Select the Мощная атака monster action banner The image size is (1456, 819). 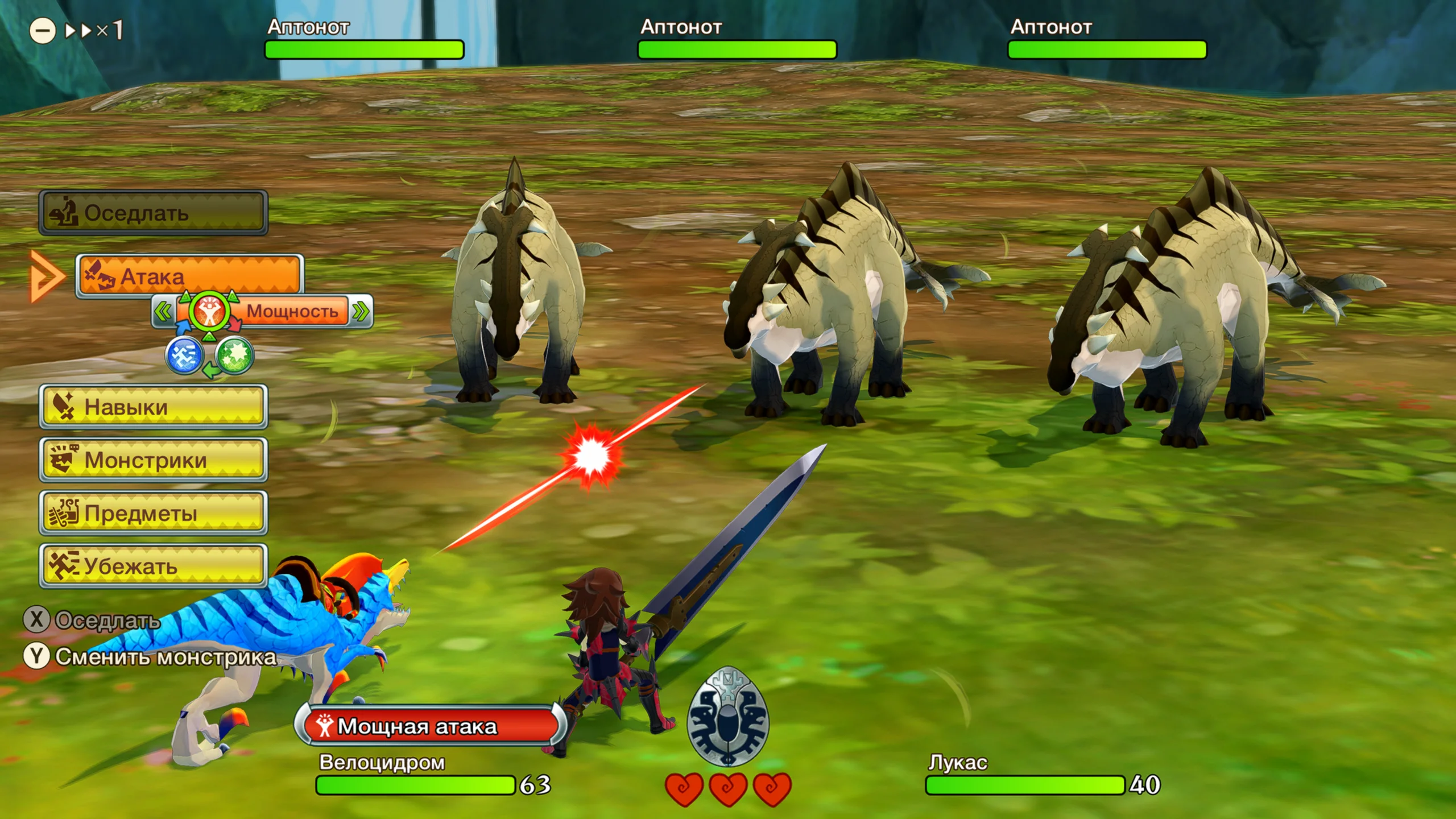pos(429,726)
